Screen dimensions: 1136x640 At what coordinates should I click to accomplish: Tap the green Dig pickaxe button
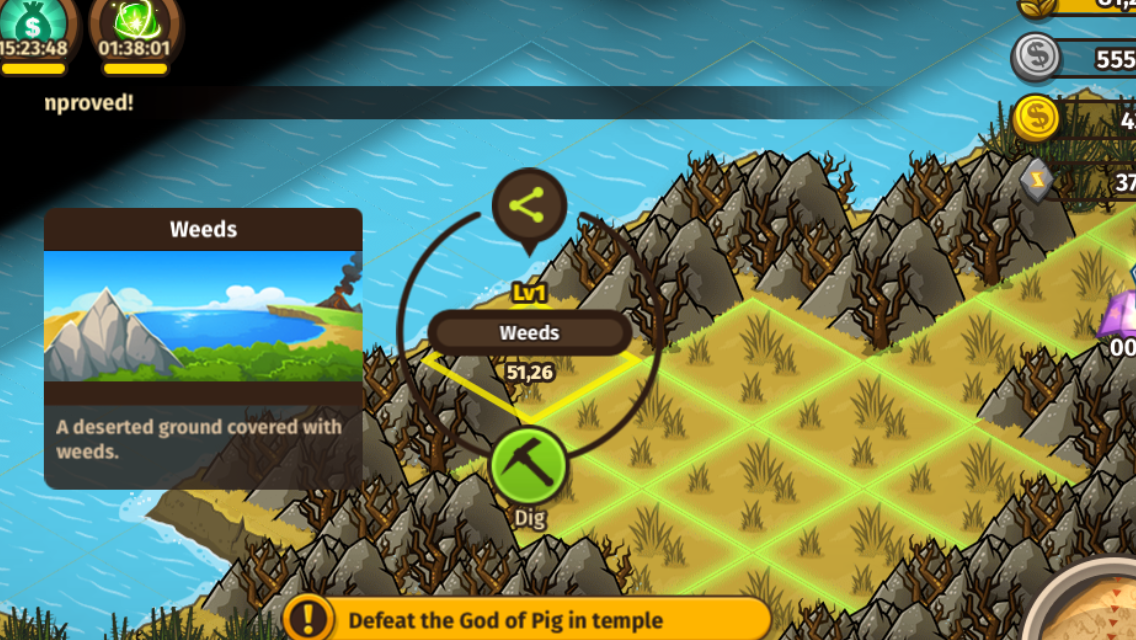pyautogui.click(x=528, y=467)
